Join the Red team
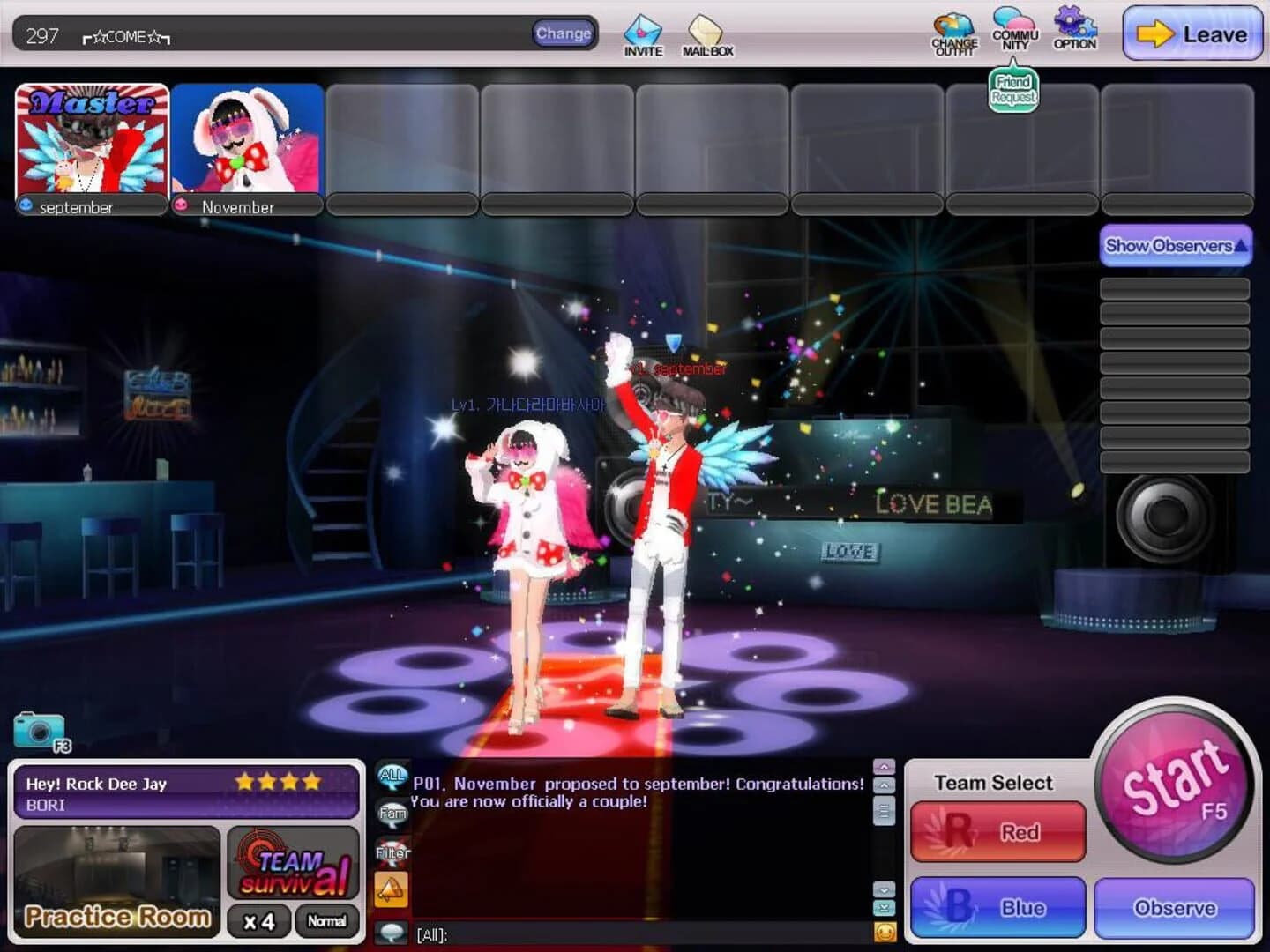 997,831
